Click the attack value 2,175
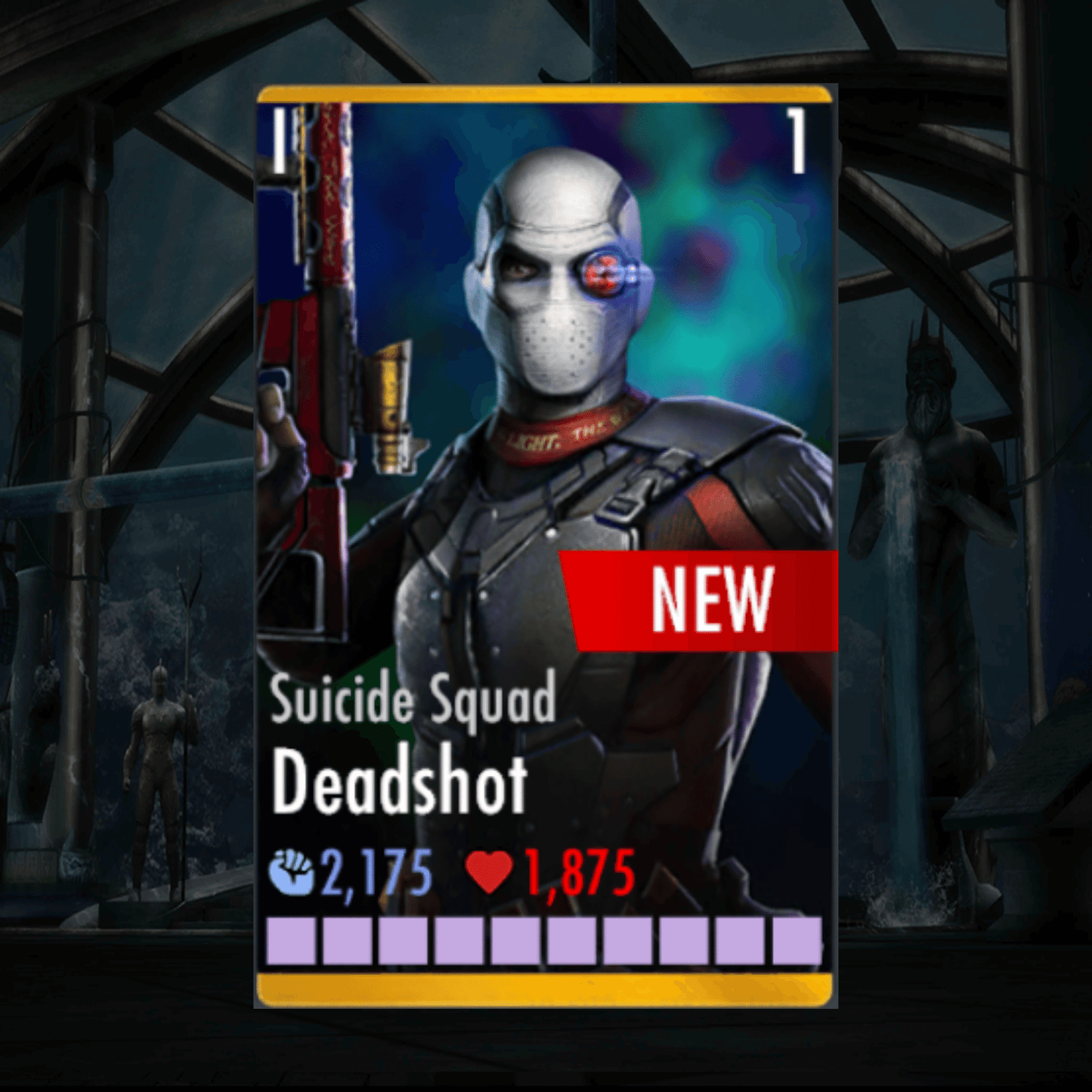This screenshot has width=1092, height=1092. 378,871
